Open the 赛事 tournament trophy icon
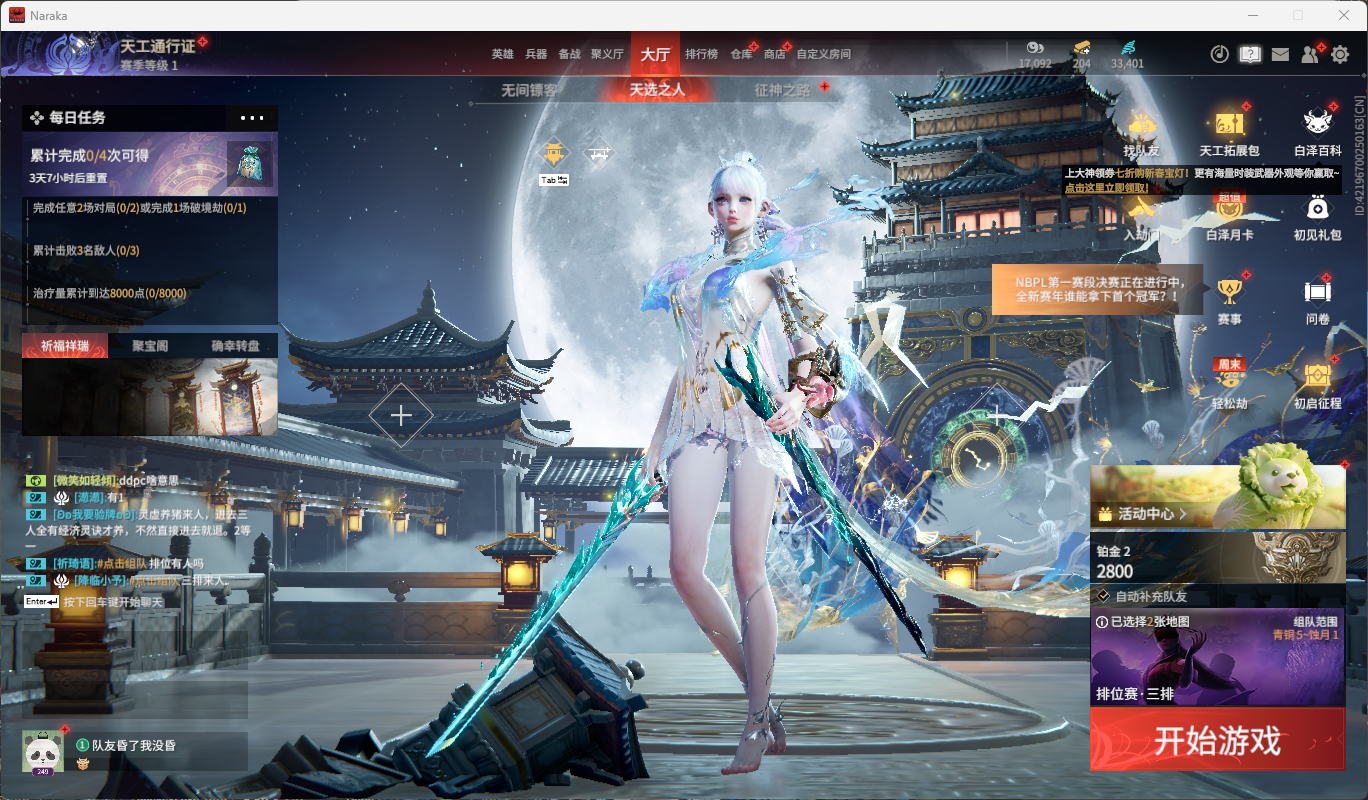1368x800 pixels. tap(1229, 298)
